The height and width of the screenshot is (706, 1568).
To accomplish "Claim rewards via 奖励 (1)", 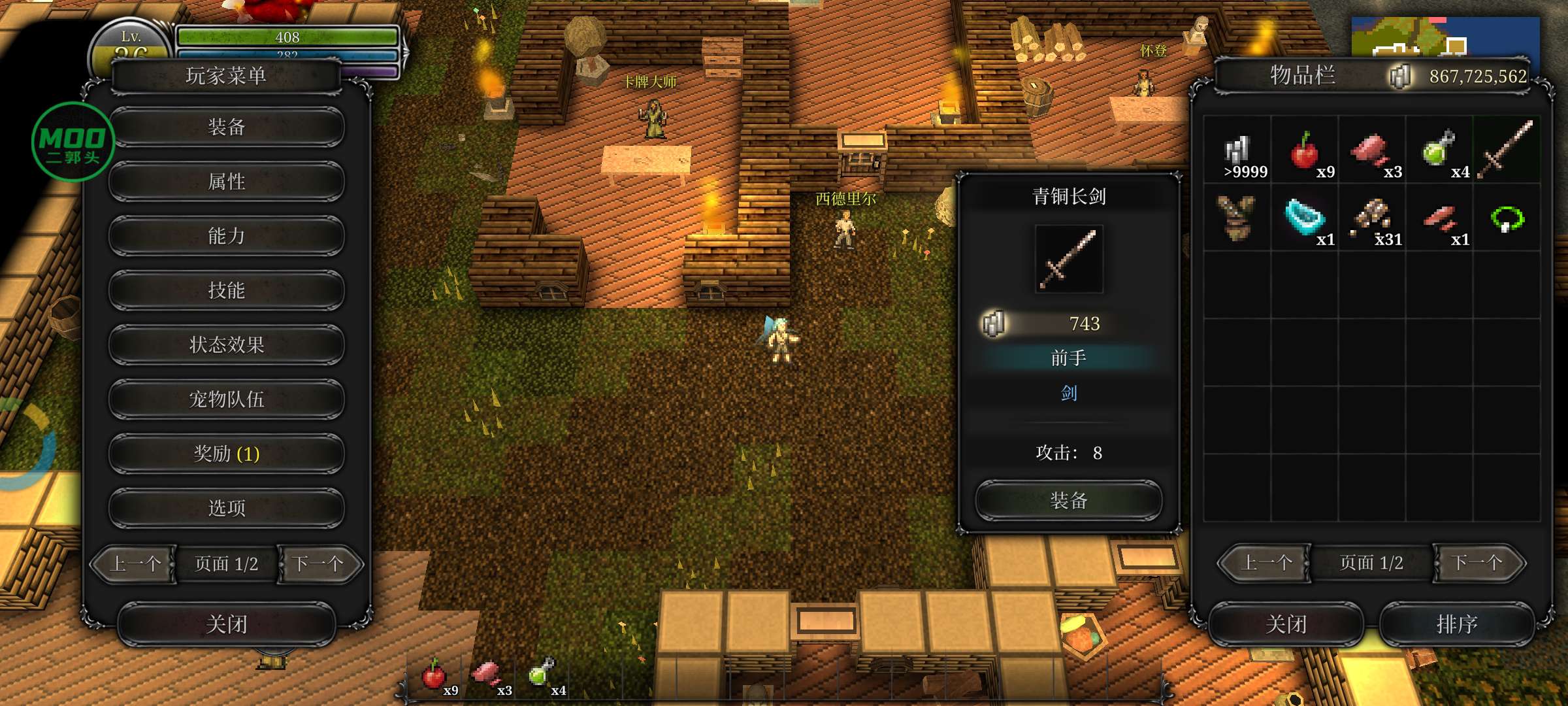I will coord(226,453).
